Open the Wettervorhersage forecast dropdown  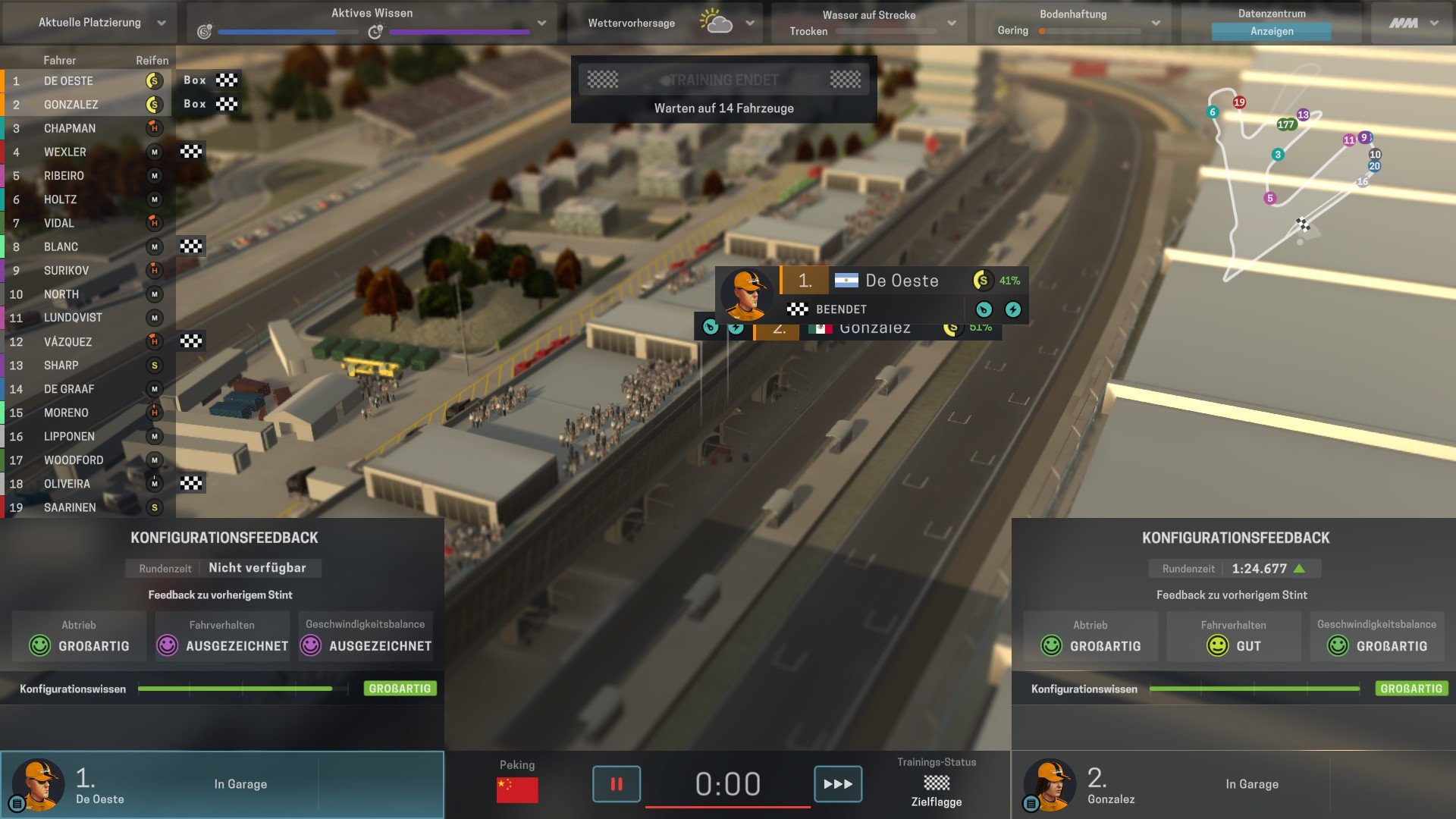pos(749,23)
